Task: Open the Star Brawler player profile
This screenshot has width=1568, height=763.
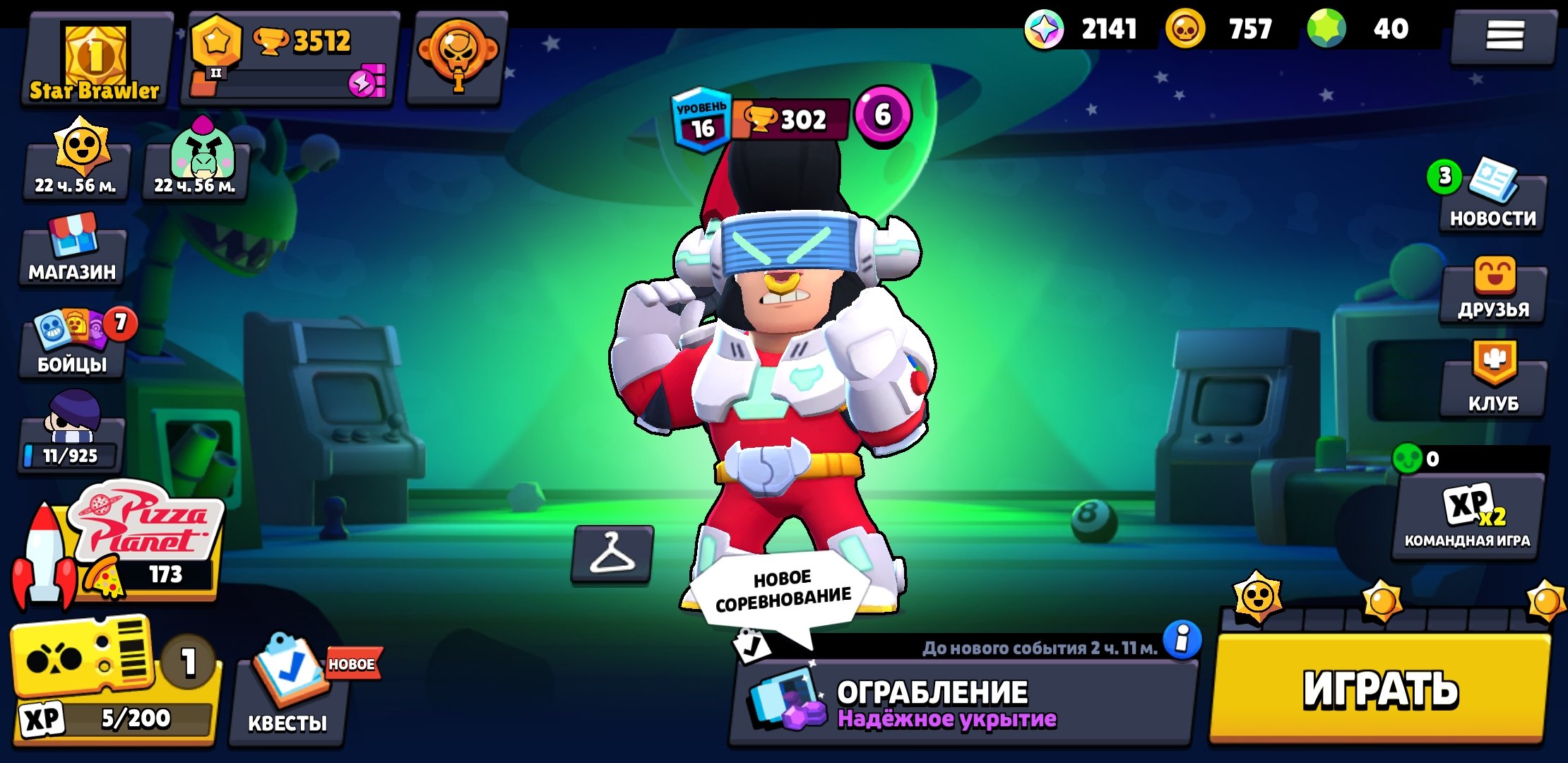Action: click(x=95, y=61)
